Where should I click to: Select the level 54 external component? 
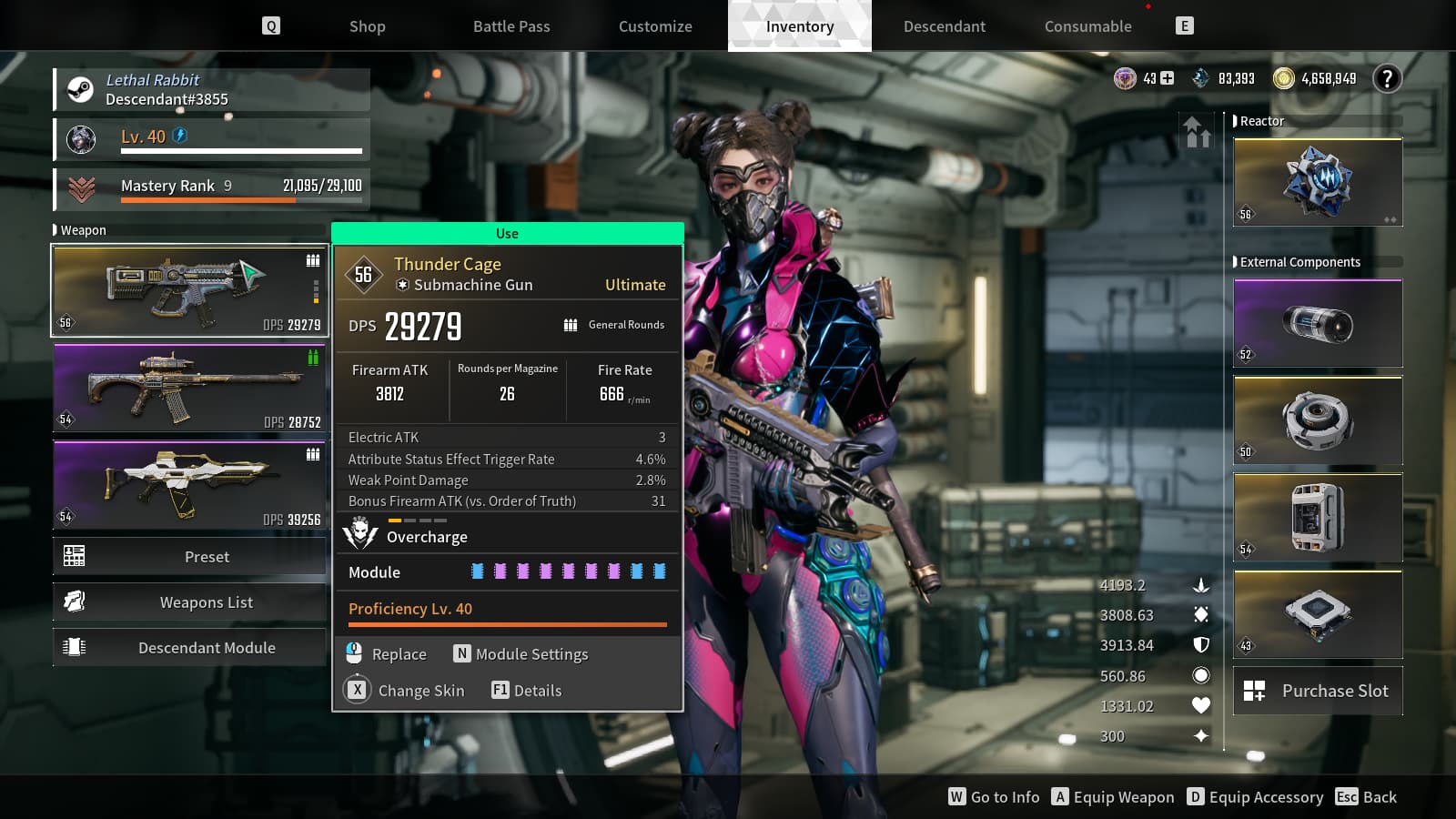(x=1317, y=518)
